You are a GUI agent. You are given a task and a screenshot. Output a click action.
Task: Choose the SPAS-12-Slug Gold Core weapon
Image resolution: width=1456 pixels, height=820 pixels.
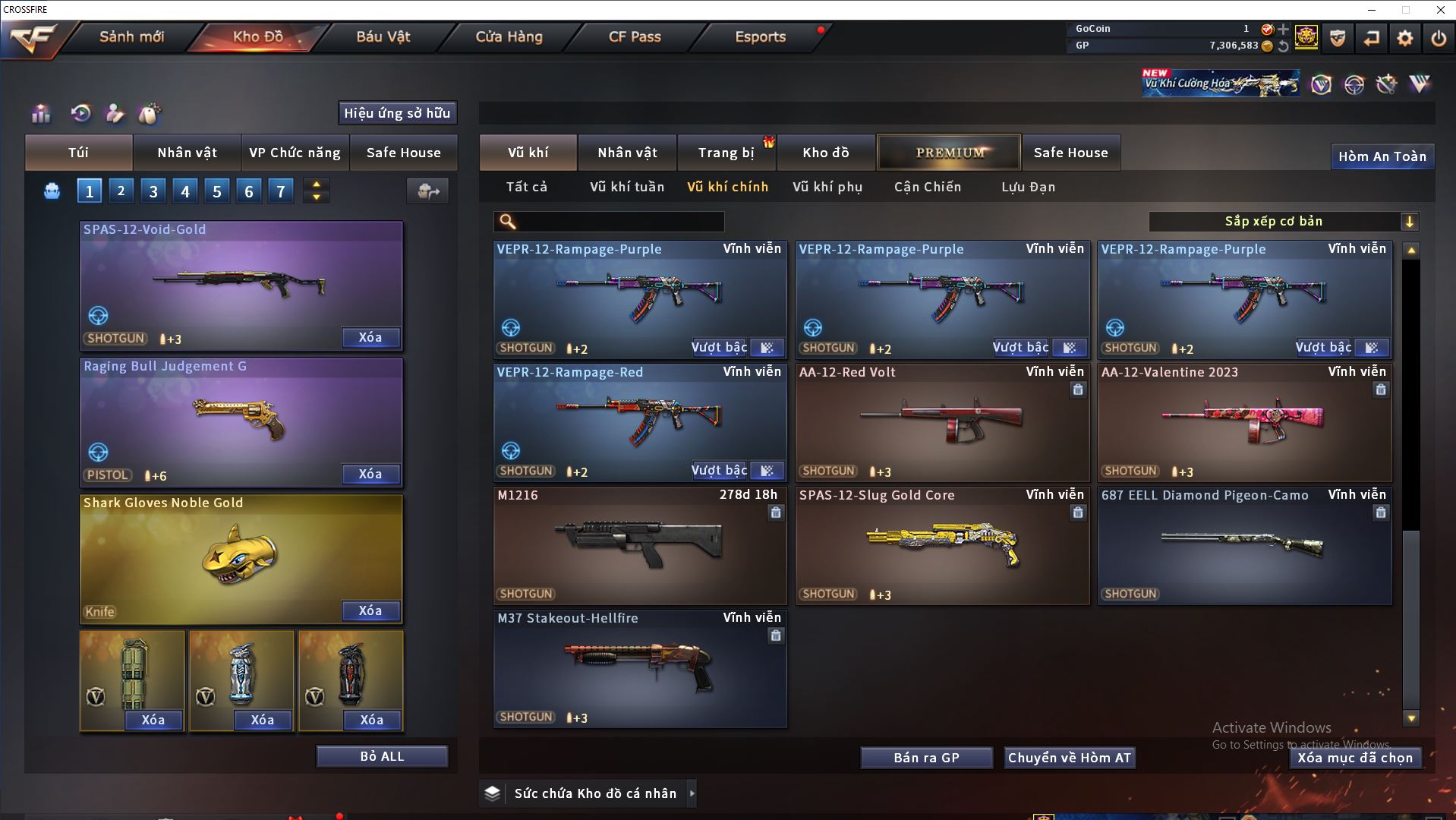[942, 544]
